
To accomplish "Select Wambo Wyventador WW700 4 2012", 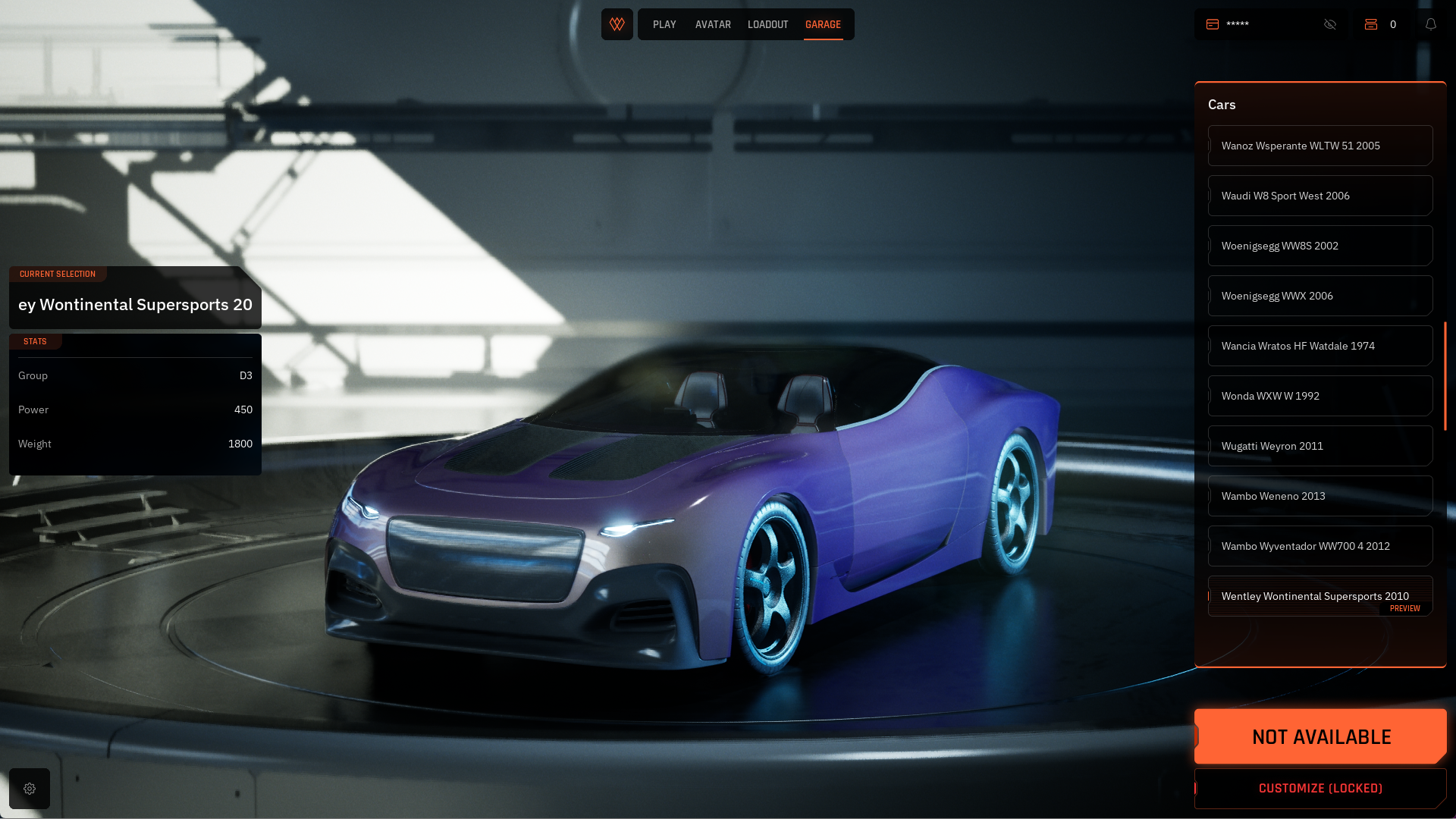I will pyautogui.click(x=1320, y=546).
